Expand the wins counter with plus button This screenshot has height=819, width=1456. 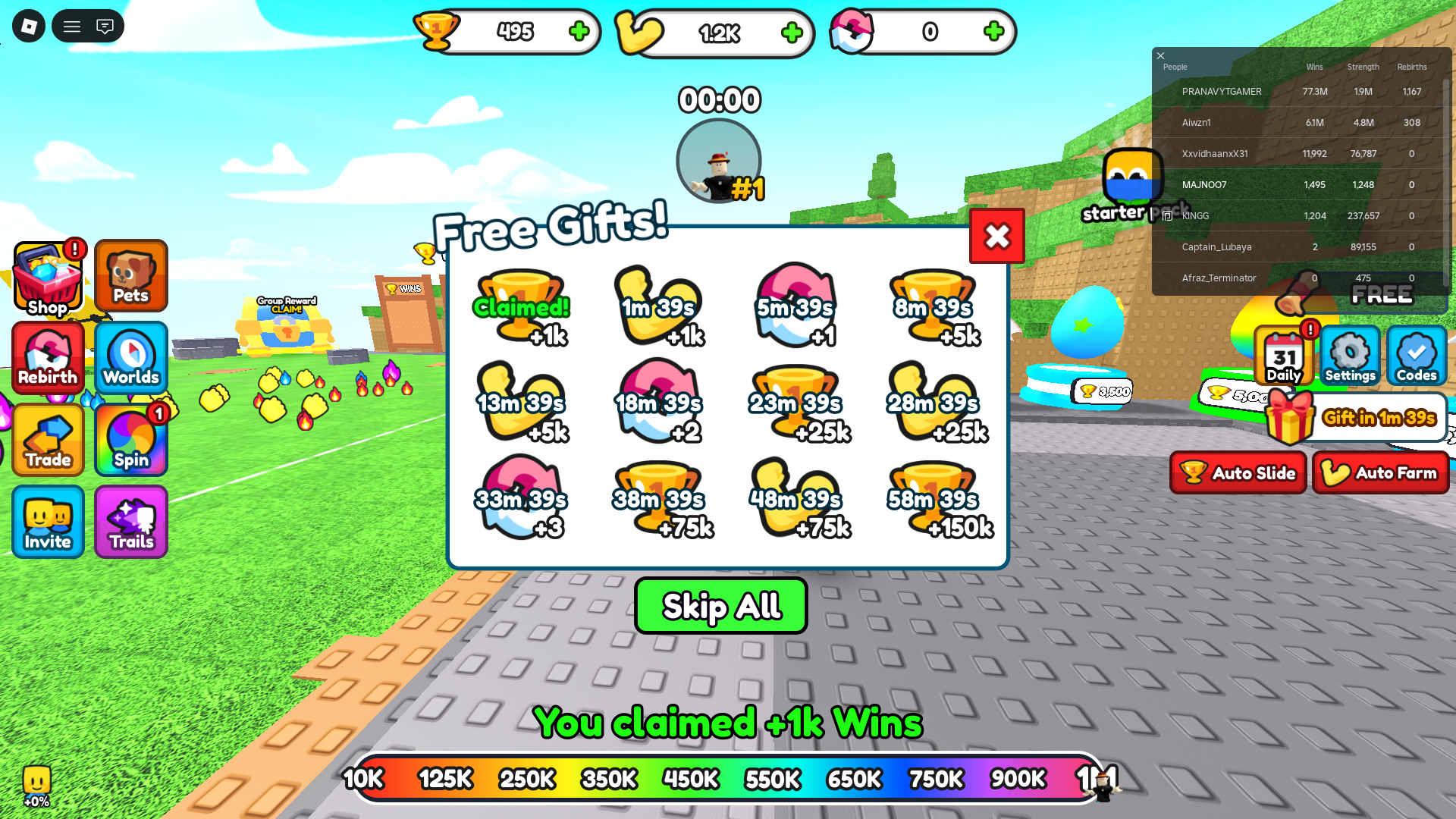[579, 32]
